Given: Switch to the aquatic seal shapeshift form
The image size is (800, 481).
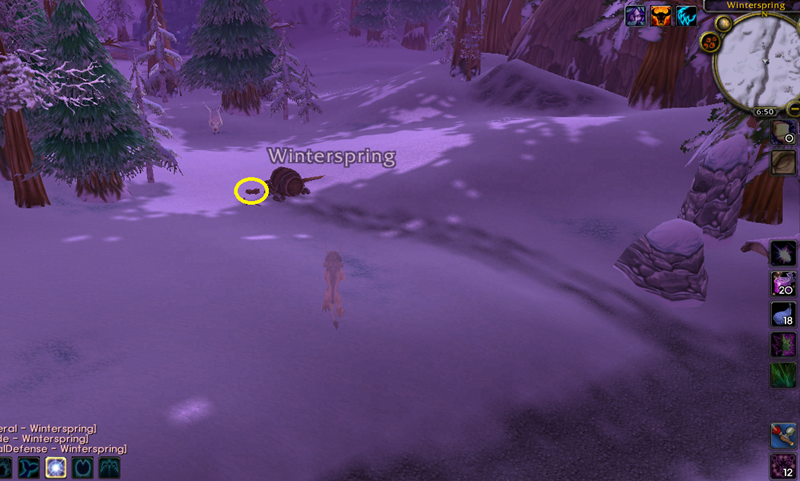Looking at the screenshot, I should click(30, 468).
